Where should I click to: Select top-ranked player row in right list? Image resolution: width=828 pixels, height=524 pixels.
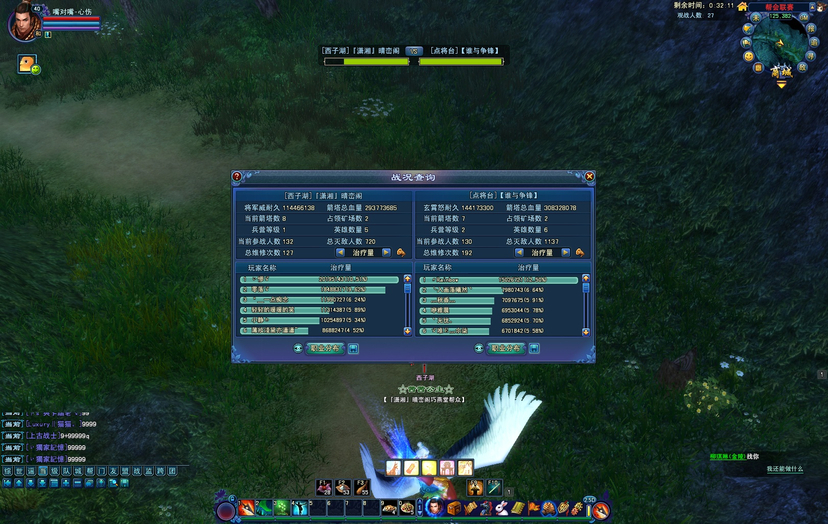[x=499, y=279]
